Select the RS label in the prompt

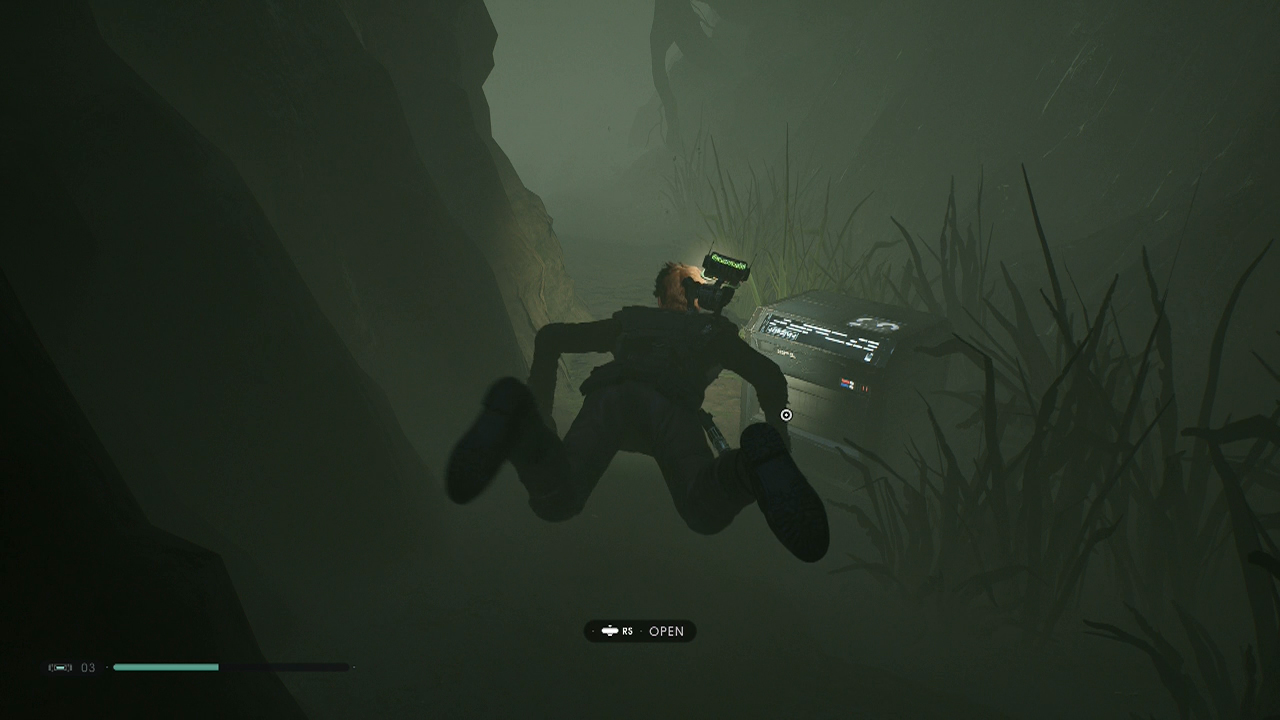click(628, 631)
